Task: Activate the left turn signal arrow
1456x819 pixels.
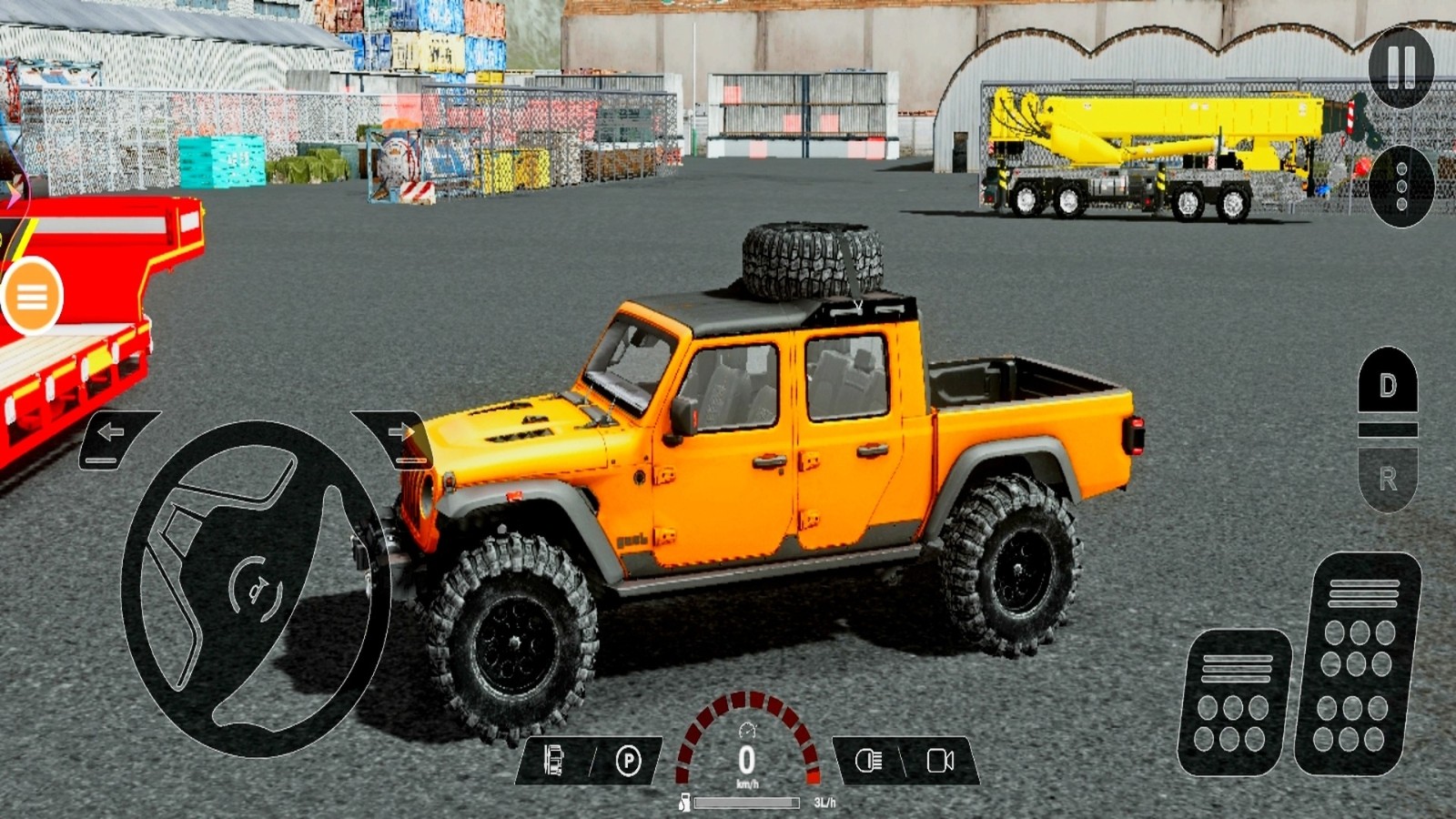Action: pos(113,435)
